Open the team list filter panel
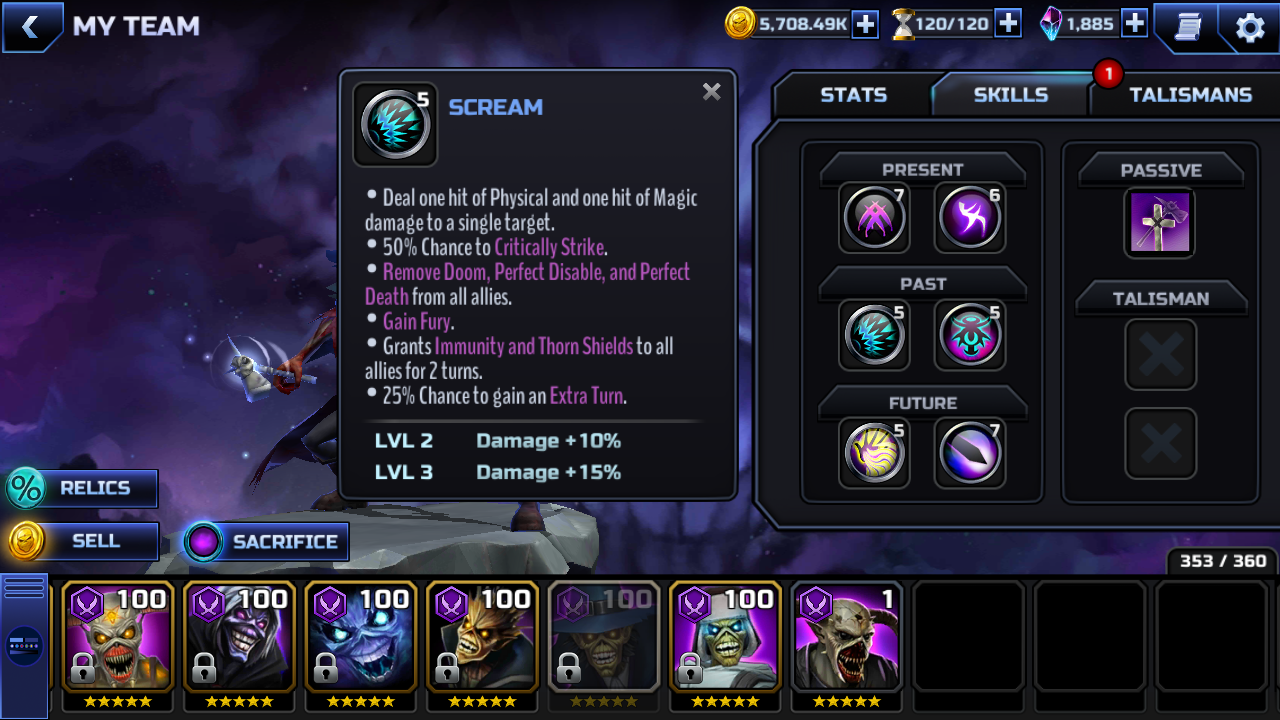Image resolution: width=1280 pixels, height=720 pixels. point(24,645)
